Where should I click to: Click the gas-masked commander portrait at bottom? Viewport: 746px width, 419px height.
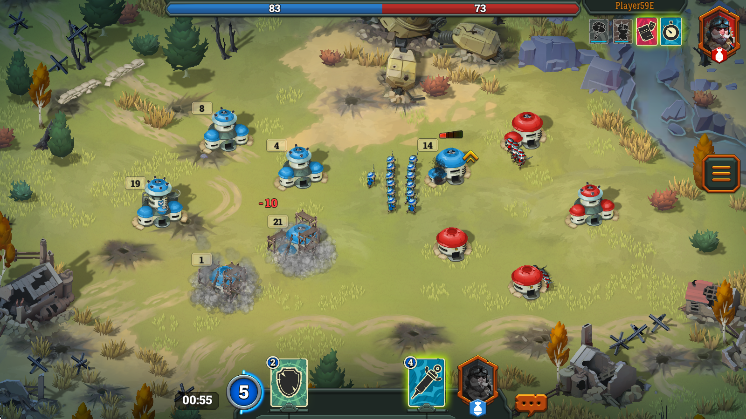(477, 381)
